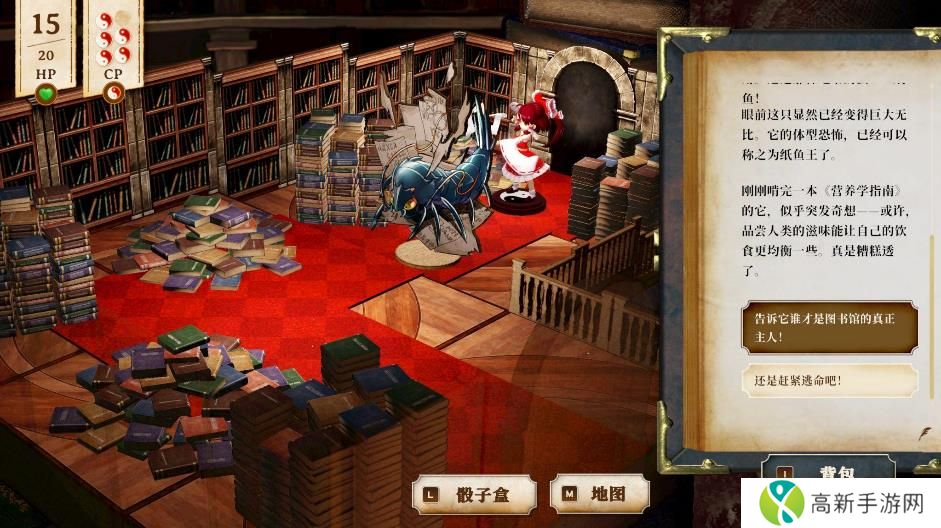Open the 地图 map

pos(599,494)
